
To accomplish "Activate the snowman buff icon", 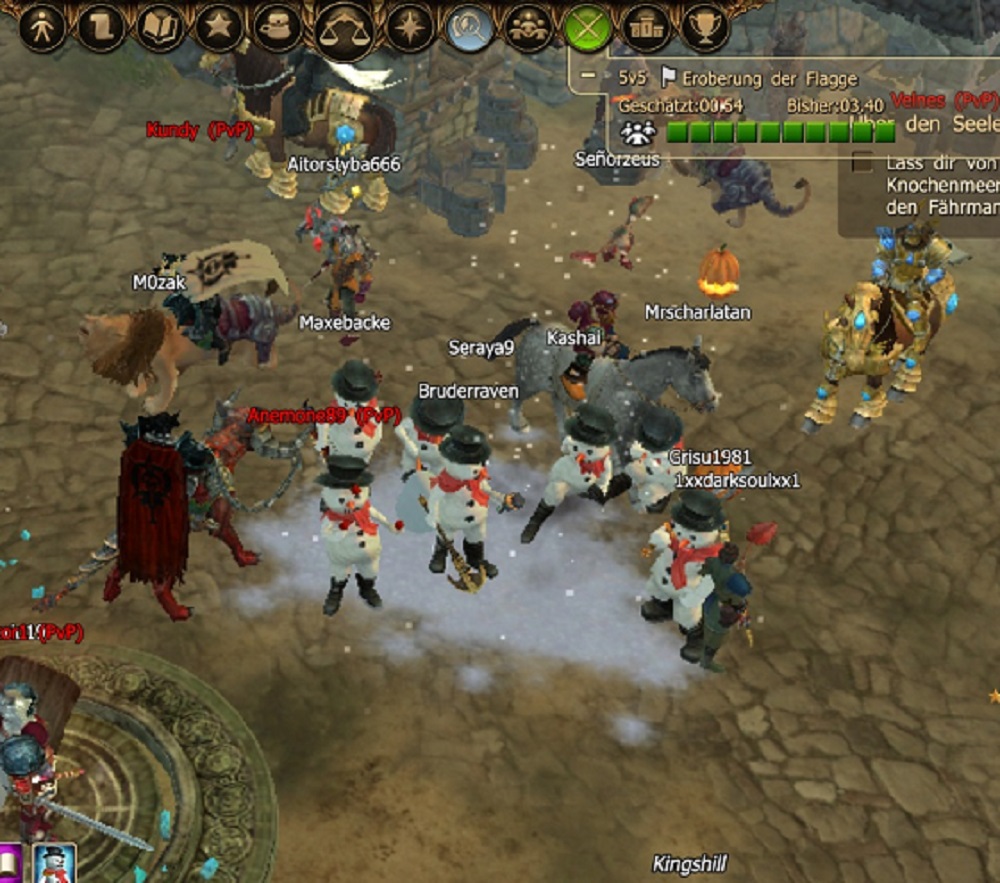I will (x=55, y=864).
